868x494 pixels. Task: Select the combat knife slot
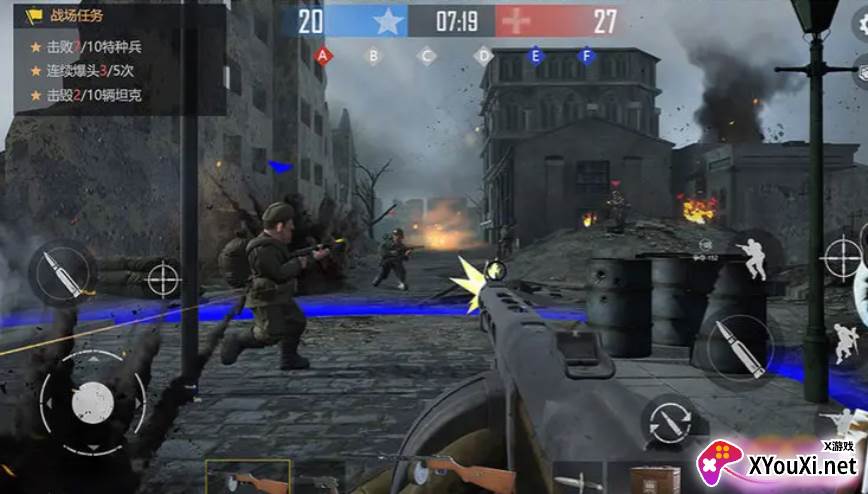(578, 479)
